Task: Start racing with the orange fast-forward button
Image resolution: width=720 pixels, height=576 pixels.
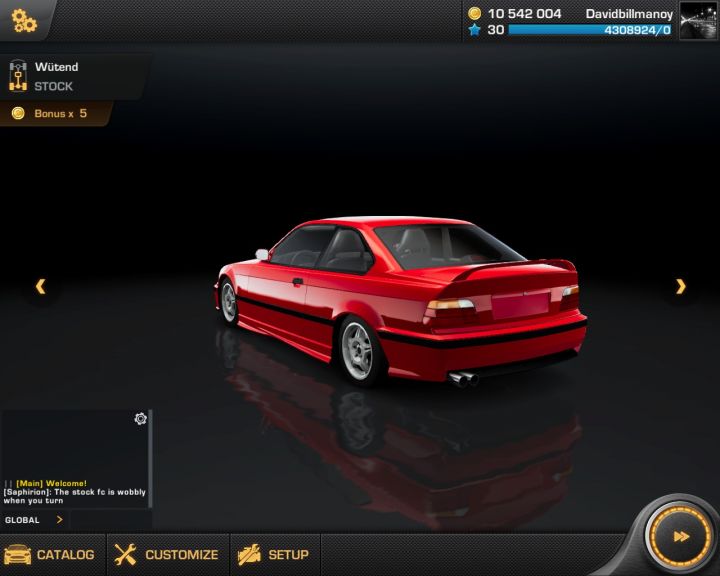Action: click(680, 537)
